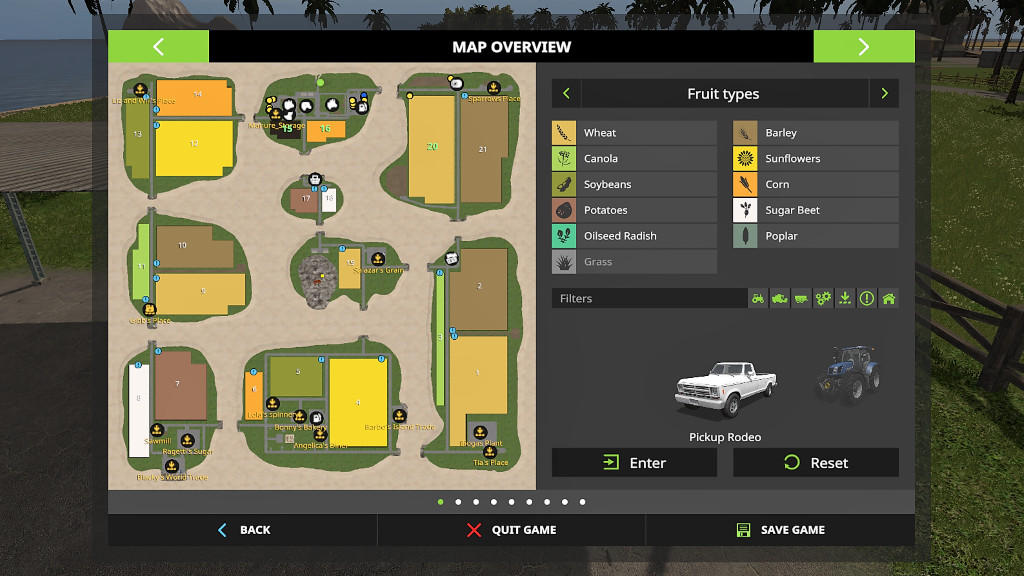Screen dimensions: 1024x576
Task: Toggle the Canola fruit type filter
Action: [x=634, y=159]
